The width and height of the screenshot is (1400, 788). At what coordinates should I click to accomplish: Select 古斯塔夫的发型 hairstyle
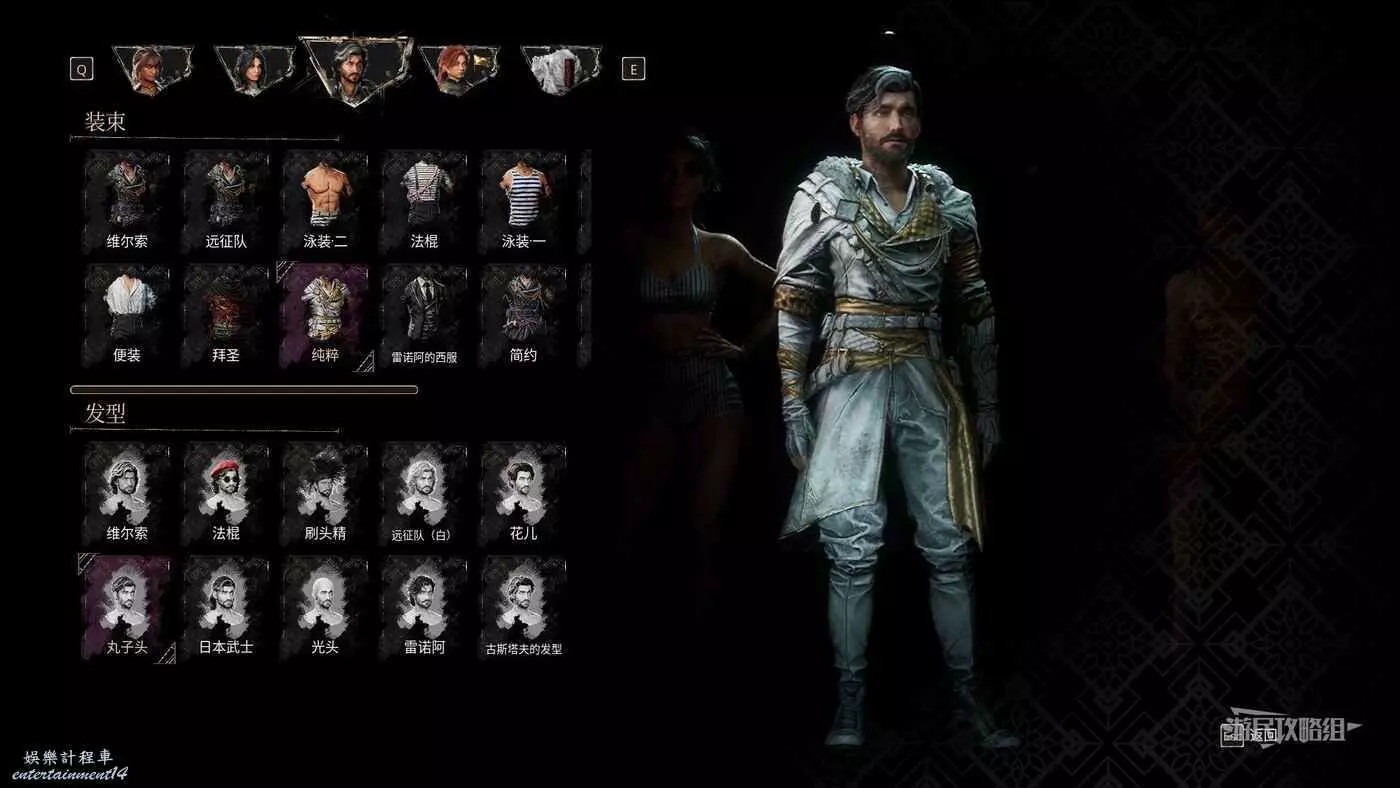(x=523, y=607)
